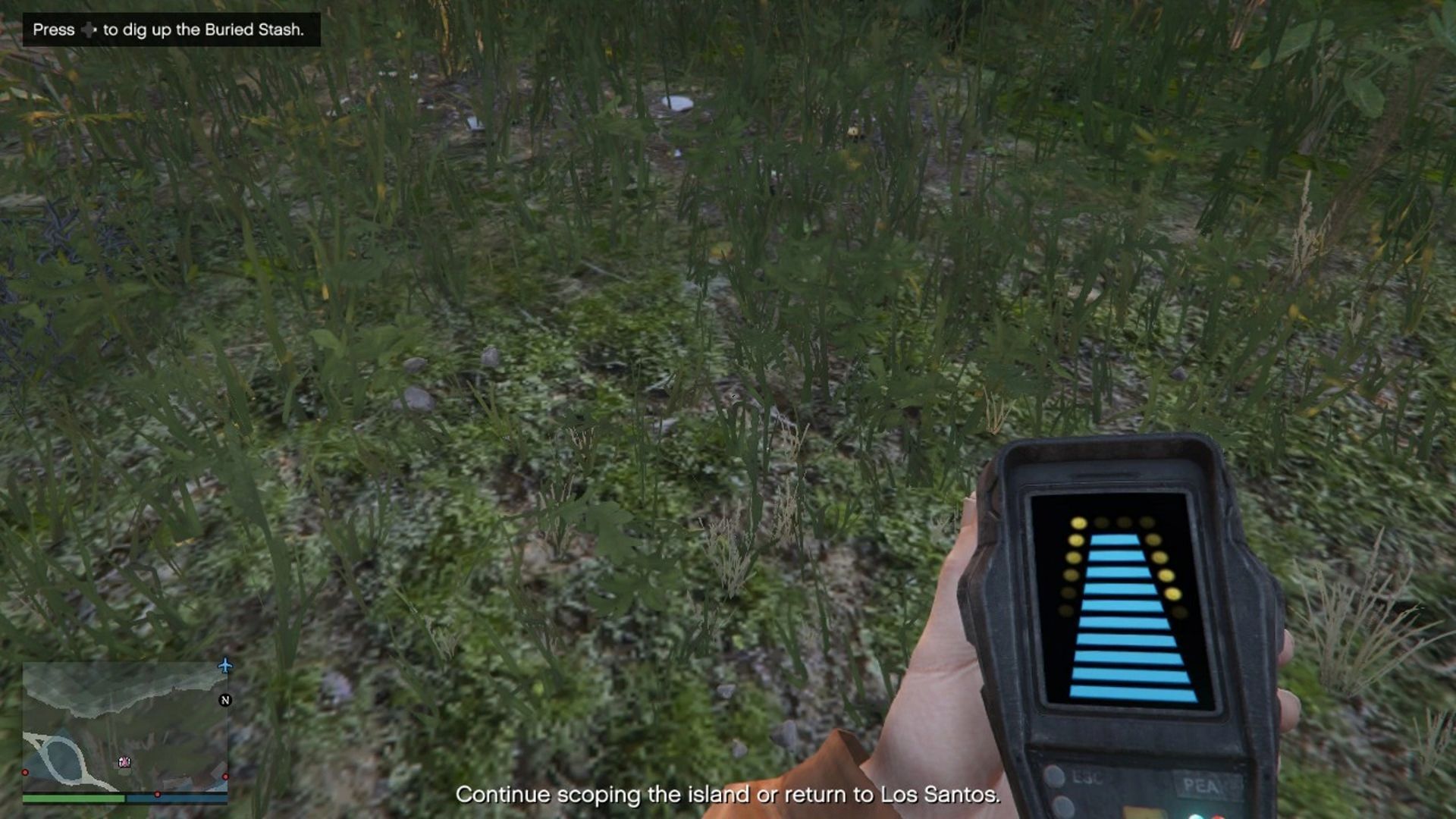Select the 'Continue scoping the island' subtitle text
This screenshot has height=819, width=1456.
[x=728, y=795]
